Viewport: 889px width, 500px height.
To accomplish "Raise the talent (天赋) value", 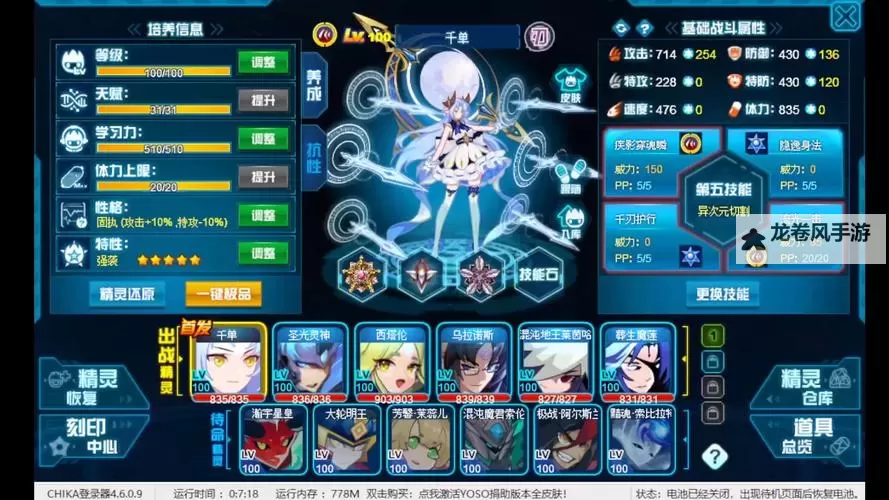I will coord(263,100).
